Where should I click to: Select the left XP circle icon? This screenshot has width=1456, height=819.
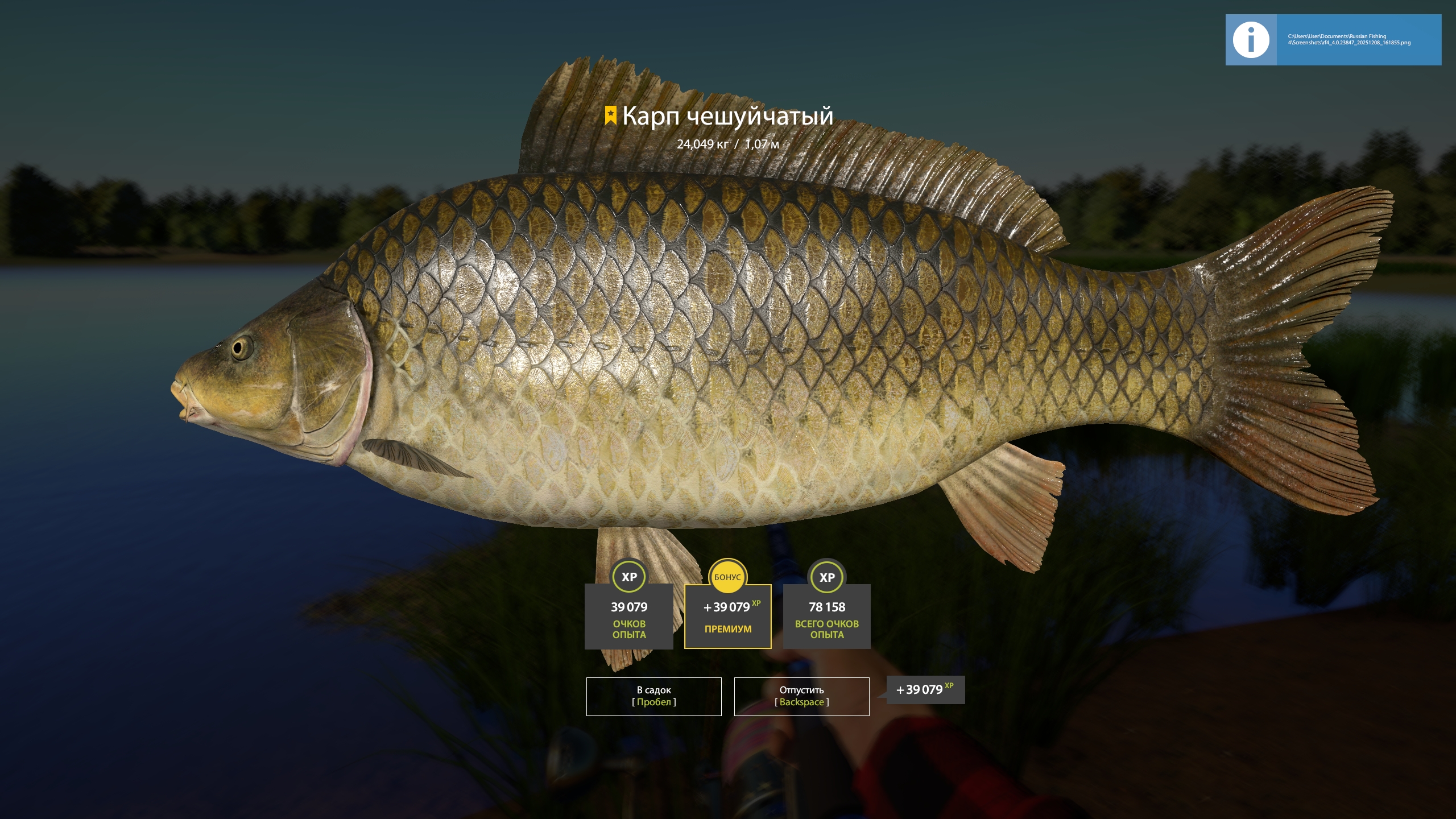coord(630,577)
